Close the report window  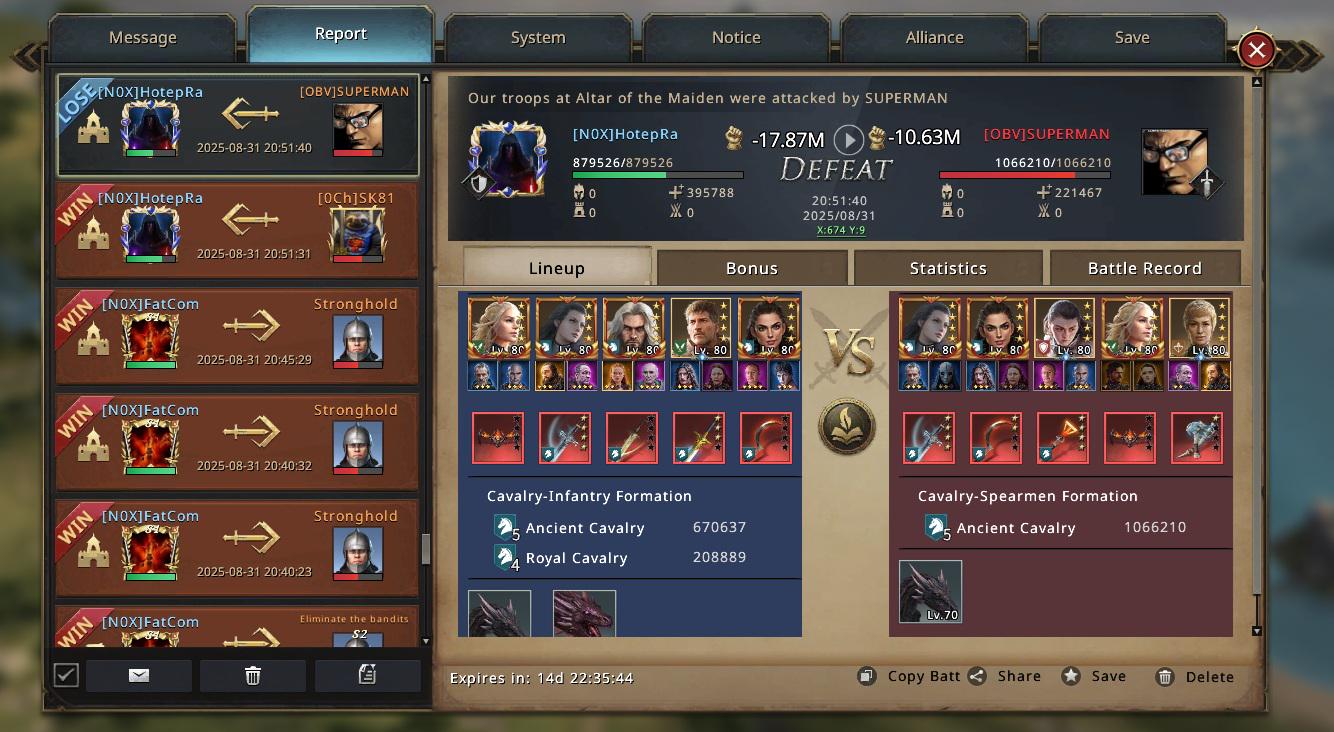coord(1256,49)
